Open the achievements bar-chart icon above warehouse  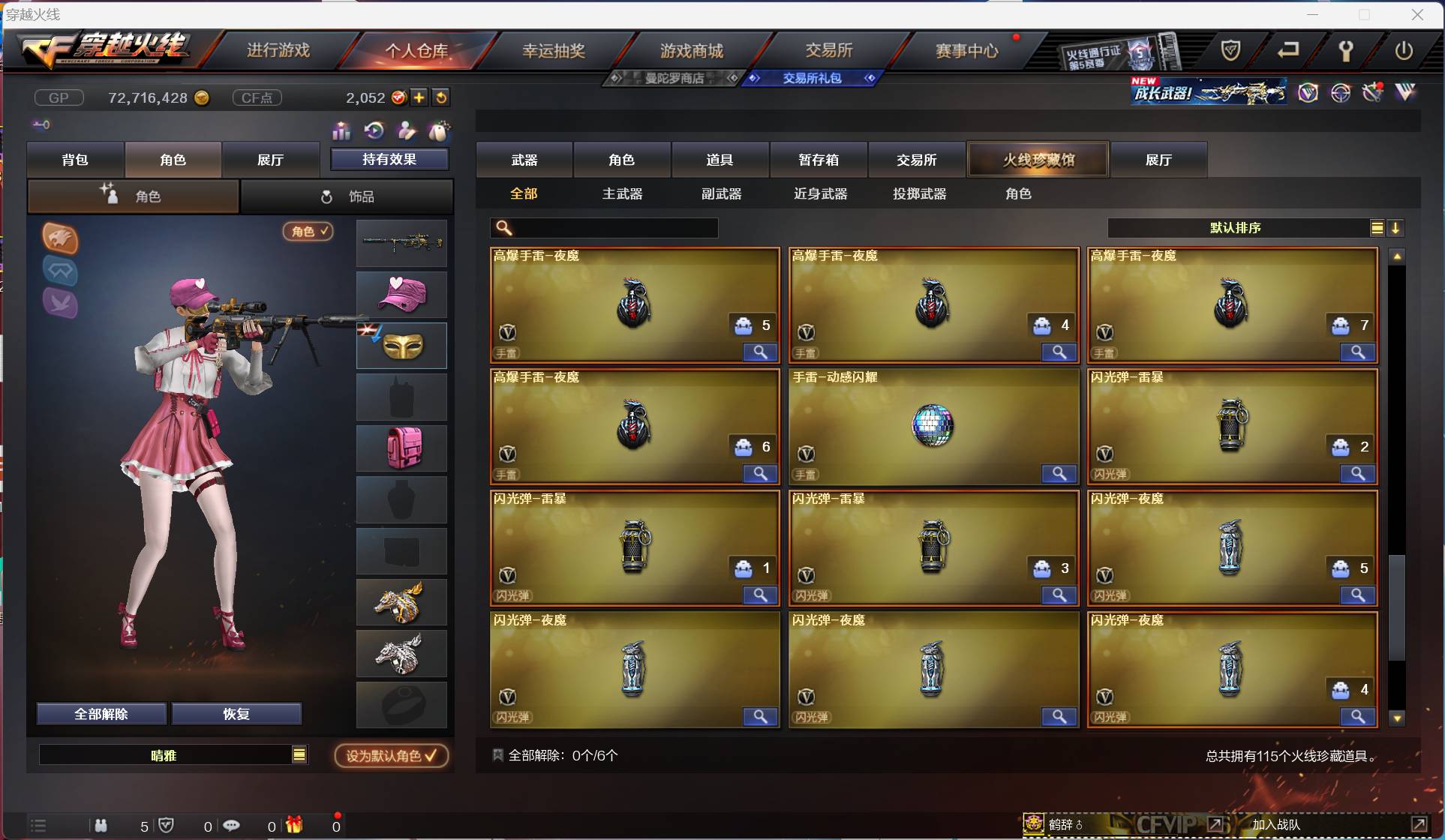(341, 131)
